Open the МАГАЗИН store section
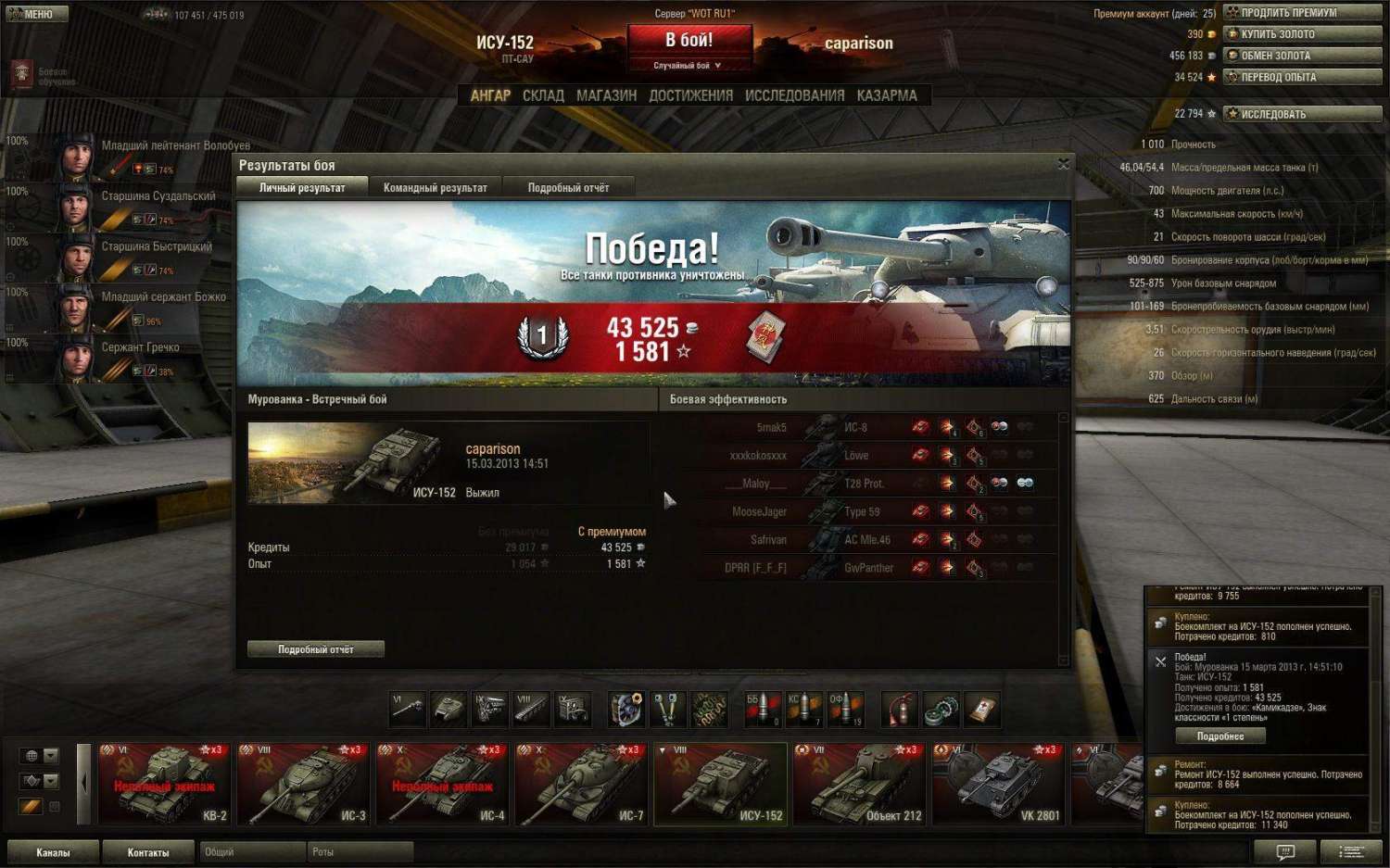 [606, 95]
